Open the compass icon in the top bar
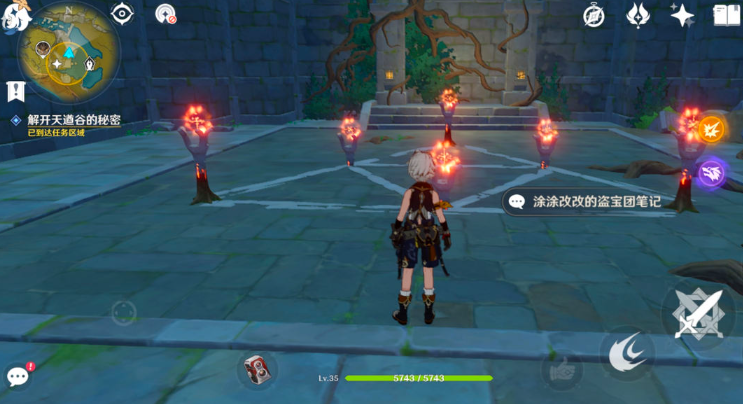 tap(594, 15)
